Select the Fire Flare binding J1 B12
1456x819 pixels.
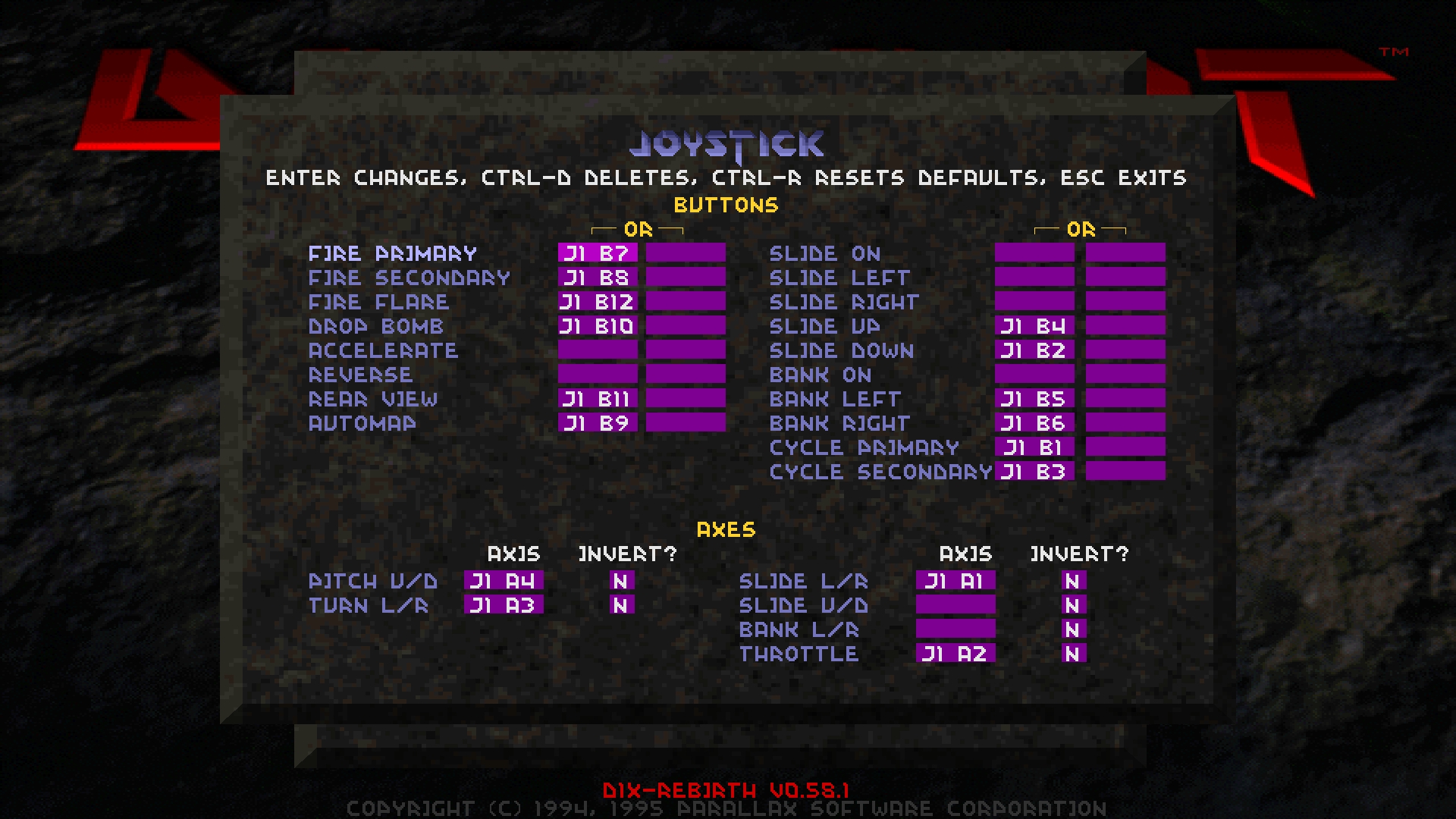[x=599, y=303]
